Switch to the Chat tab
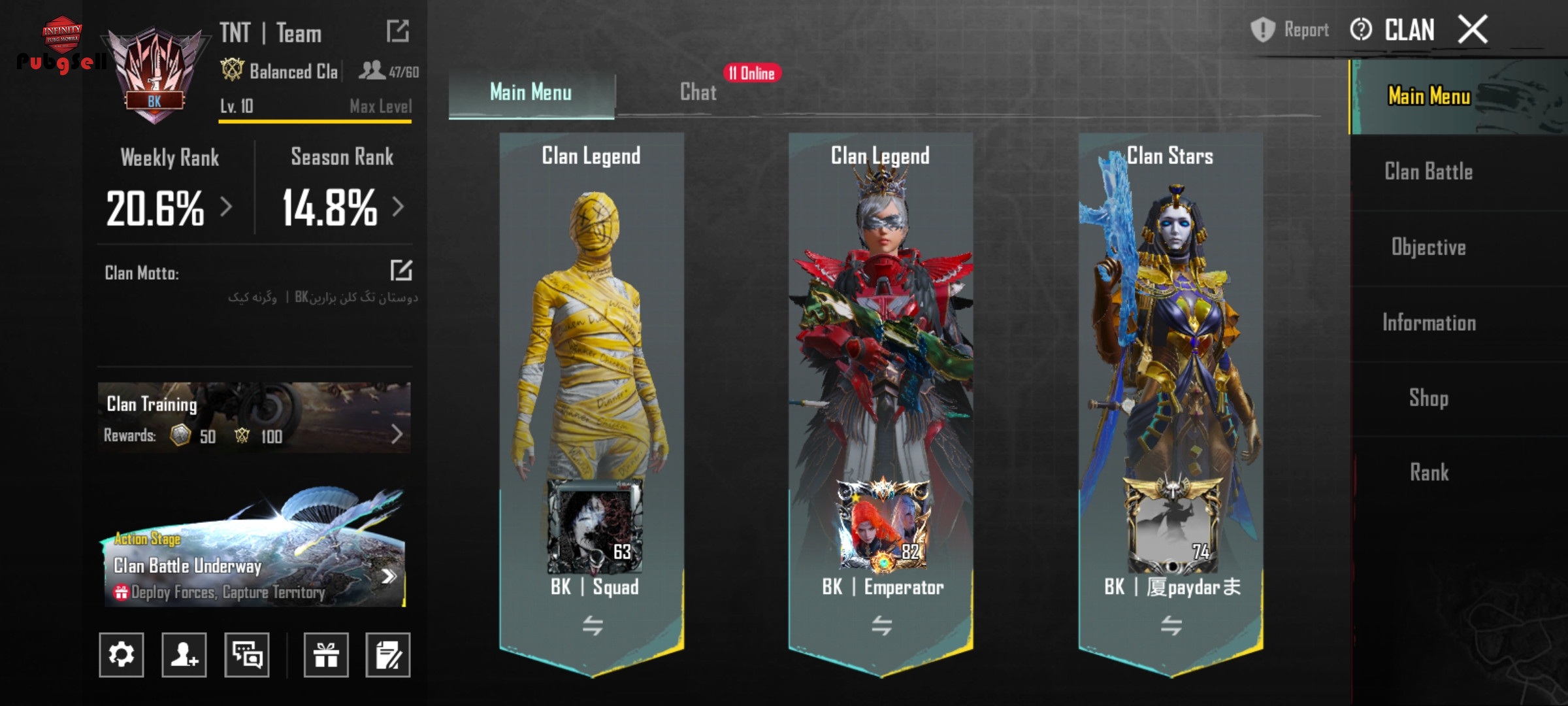 click(x=698, y=92)
